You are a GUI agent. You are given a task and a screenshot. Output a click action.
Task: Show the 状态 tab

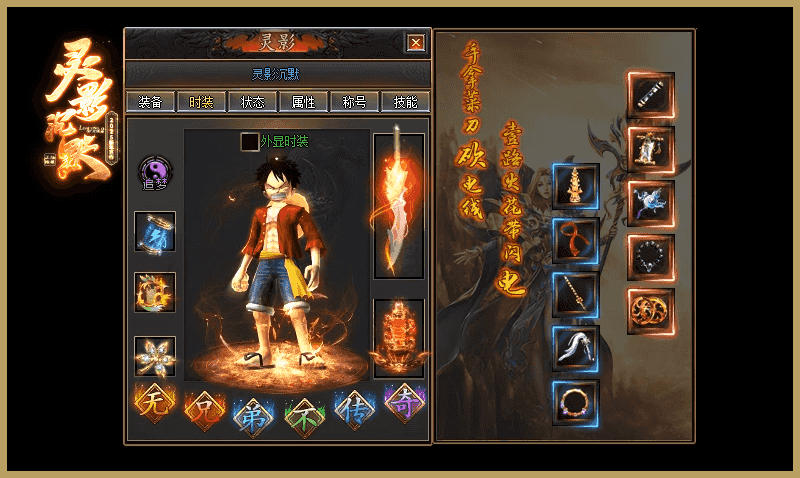click(253, 102)
